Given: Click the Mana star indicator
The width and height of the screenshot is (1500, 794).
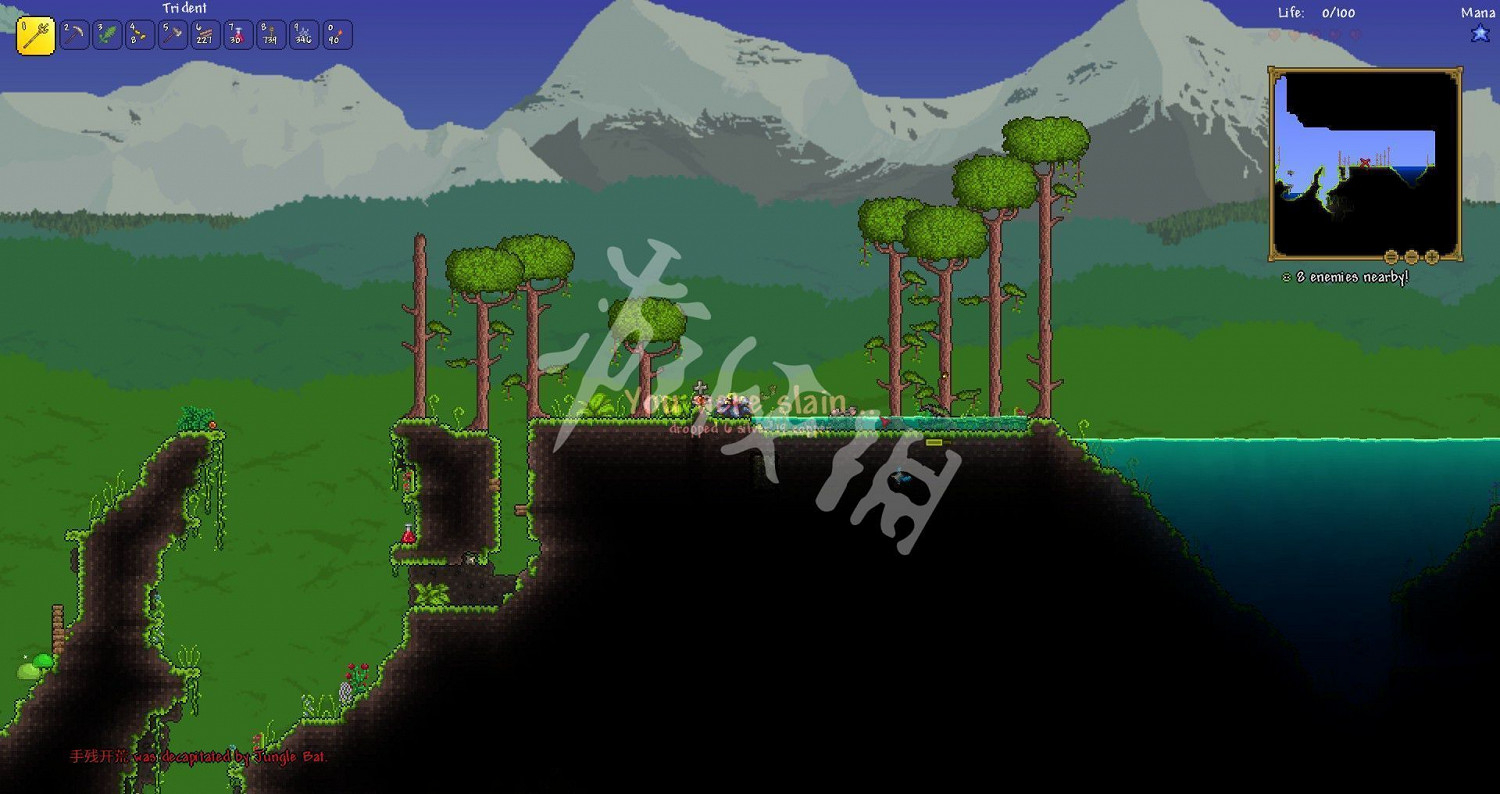Looking at the screenshot, I should pyautogui.click(x=1479, y=32).
